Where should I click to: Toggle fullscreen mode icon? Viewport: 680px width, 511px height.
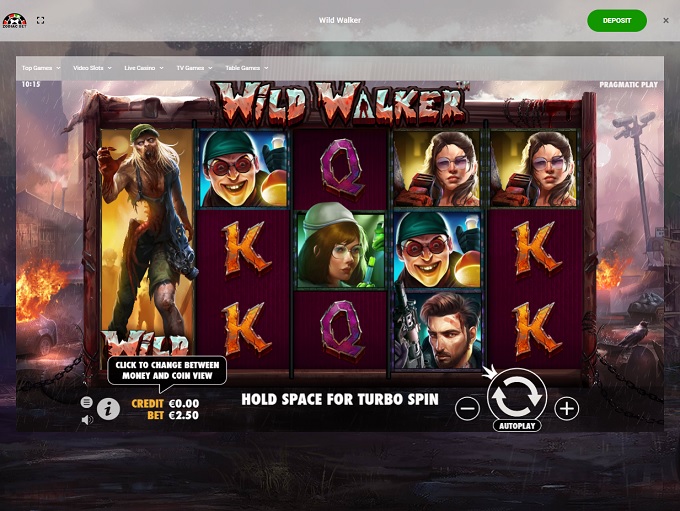41,20
